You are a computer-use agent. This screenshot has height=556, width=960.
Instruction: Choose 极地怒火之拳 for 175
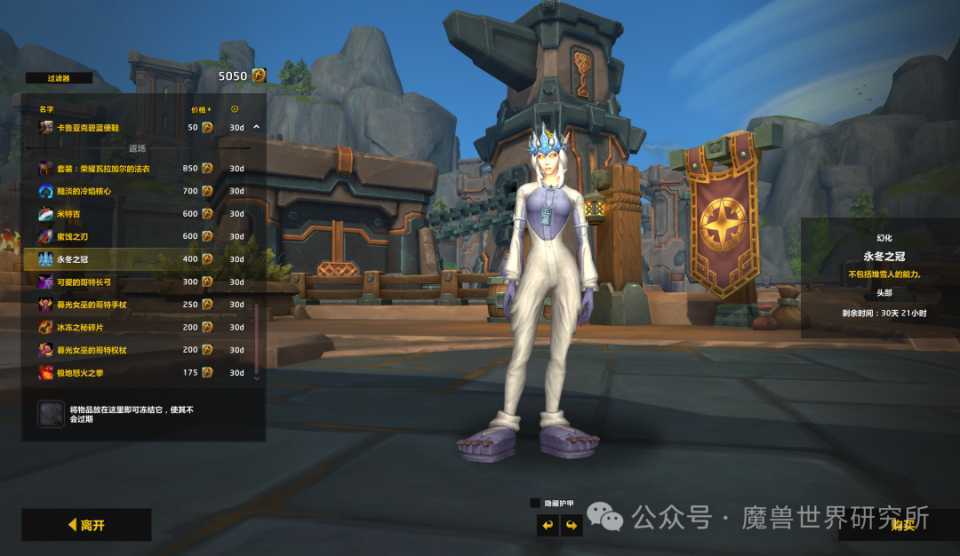120,372
